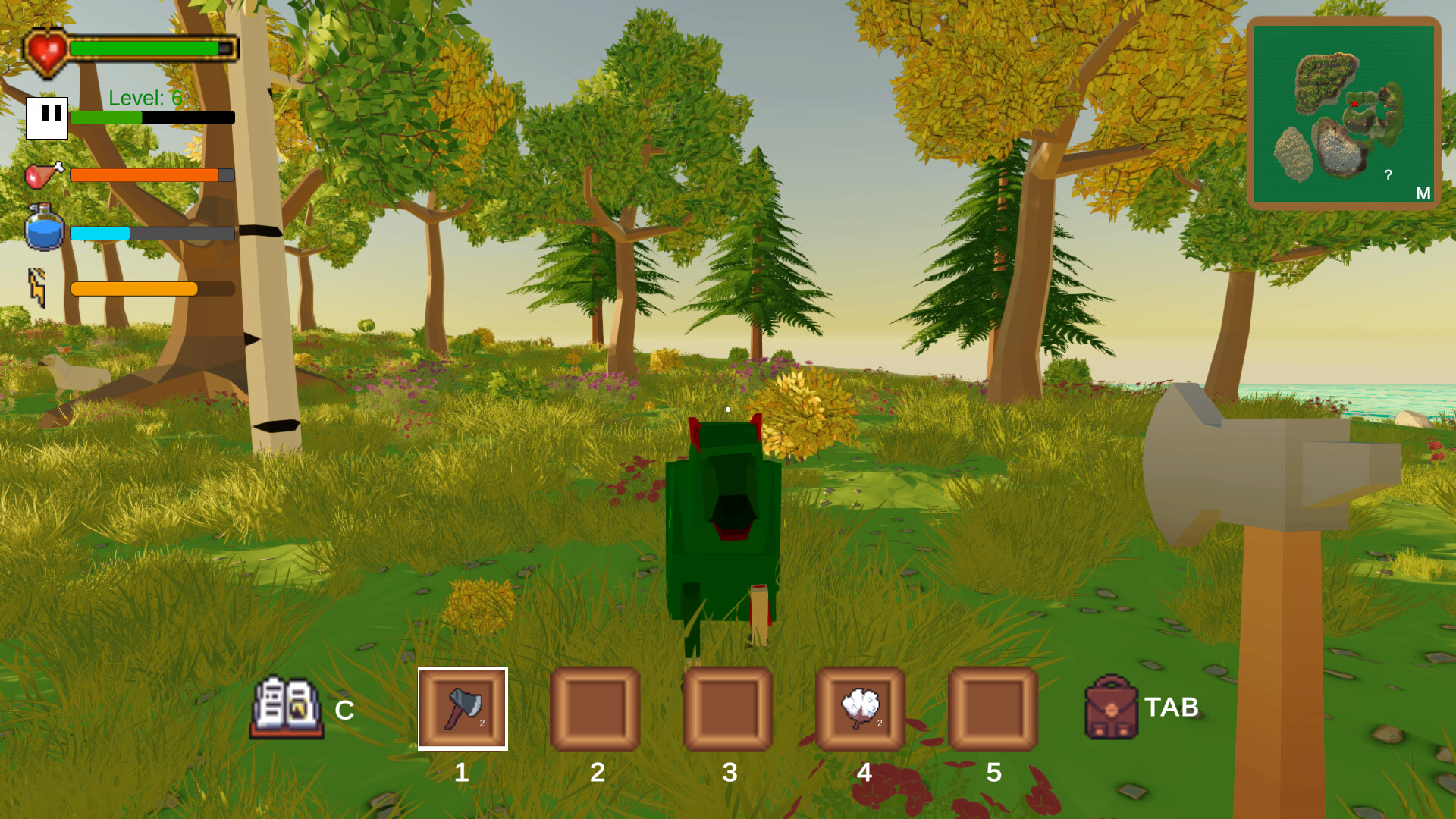Click the TAB text label

coord(1172,707)
